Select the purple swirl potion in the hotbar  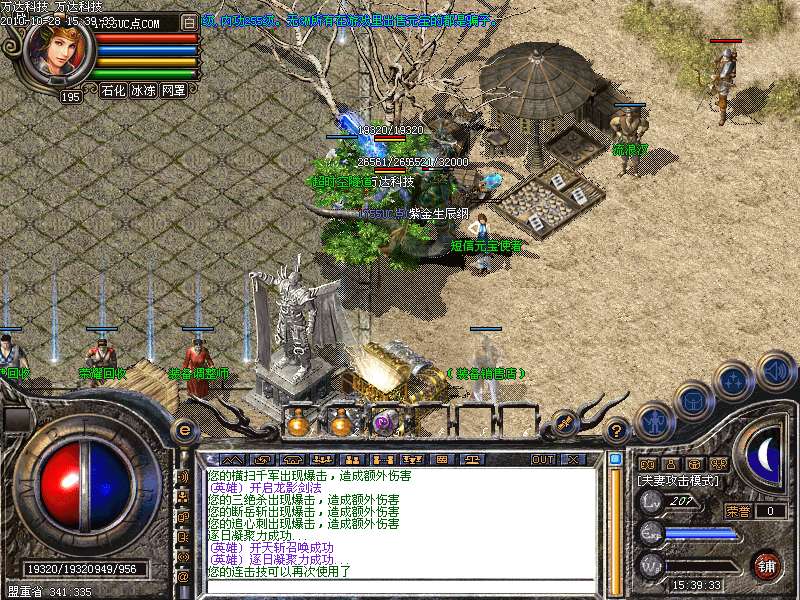click(x=385, y=422)
